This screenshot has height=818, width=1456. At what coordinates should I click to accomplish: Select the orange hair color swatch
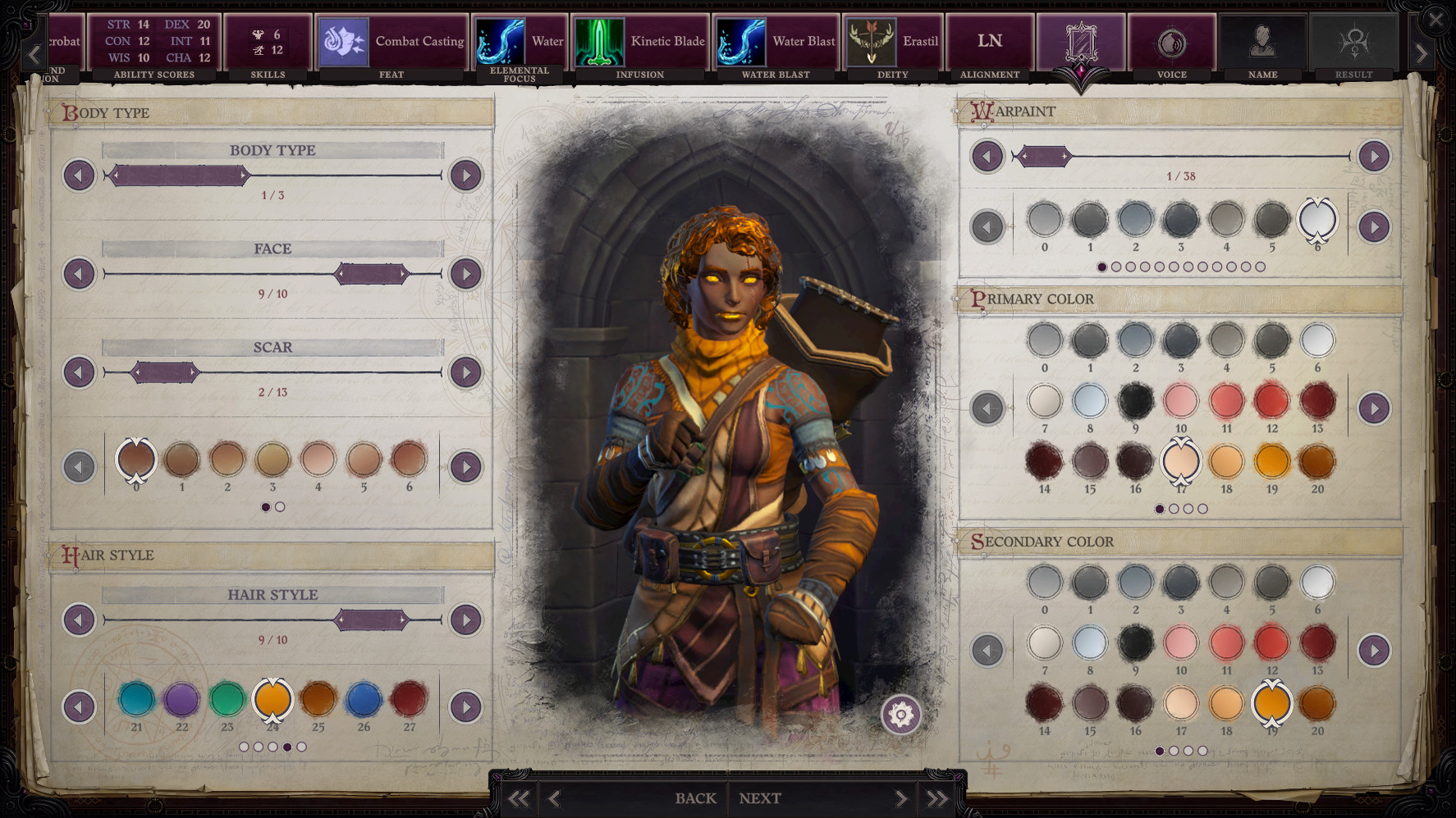click(273, 701)
